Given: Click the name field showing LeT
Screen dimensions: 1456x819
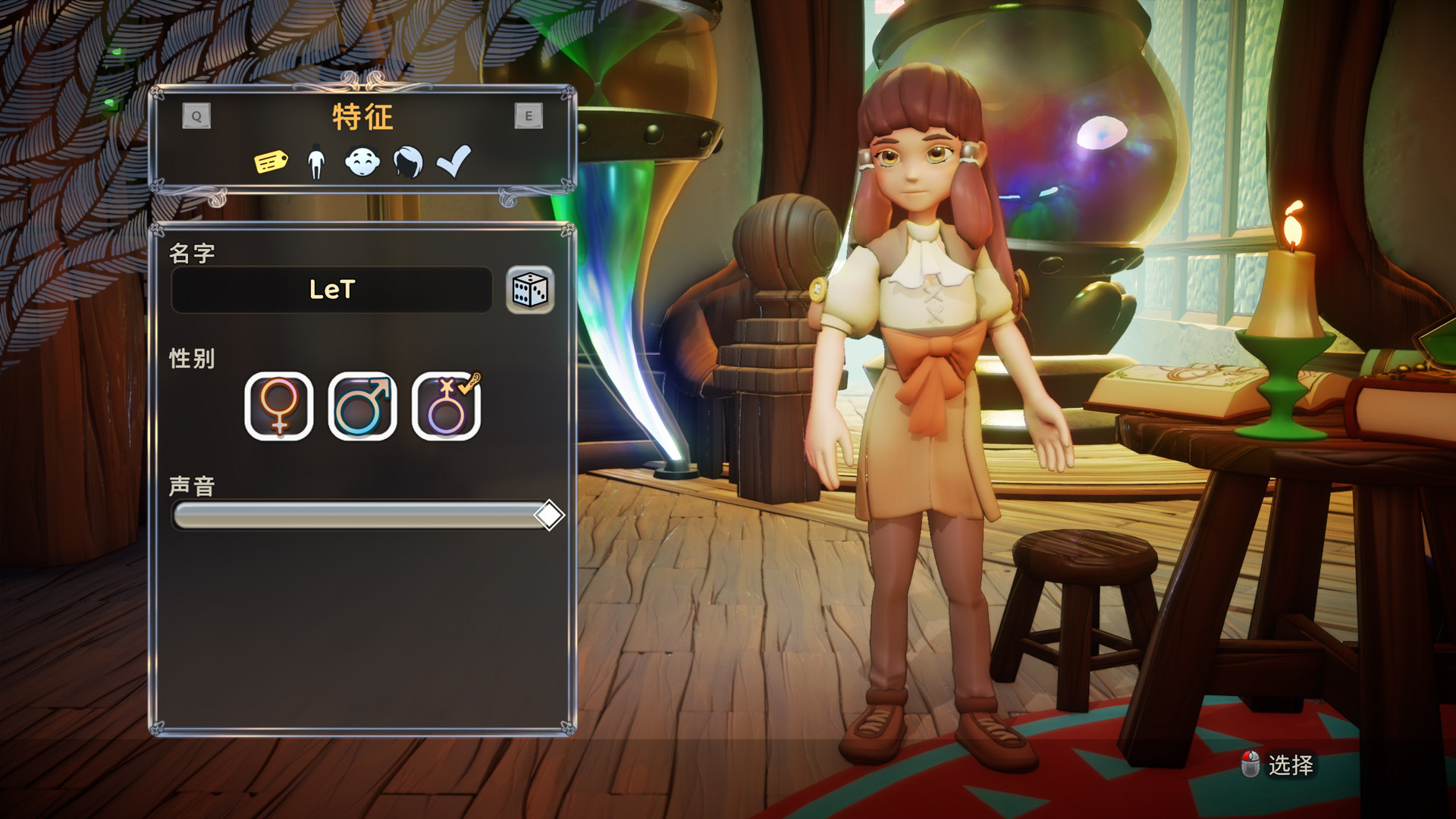Looking at the screenshot, I should [x=332, y=290].
